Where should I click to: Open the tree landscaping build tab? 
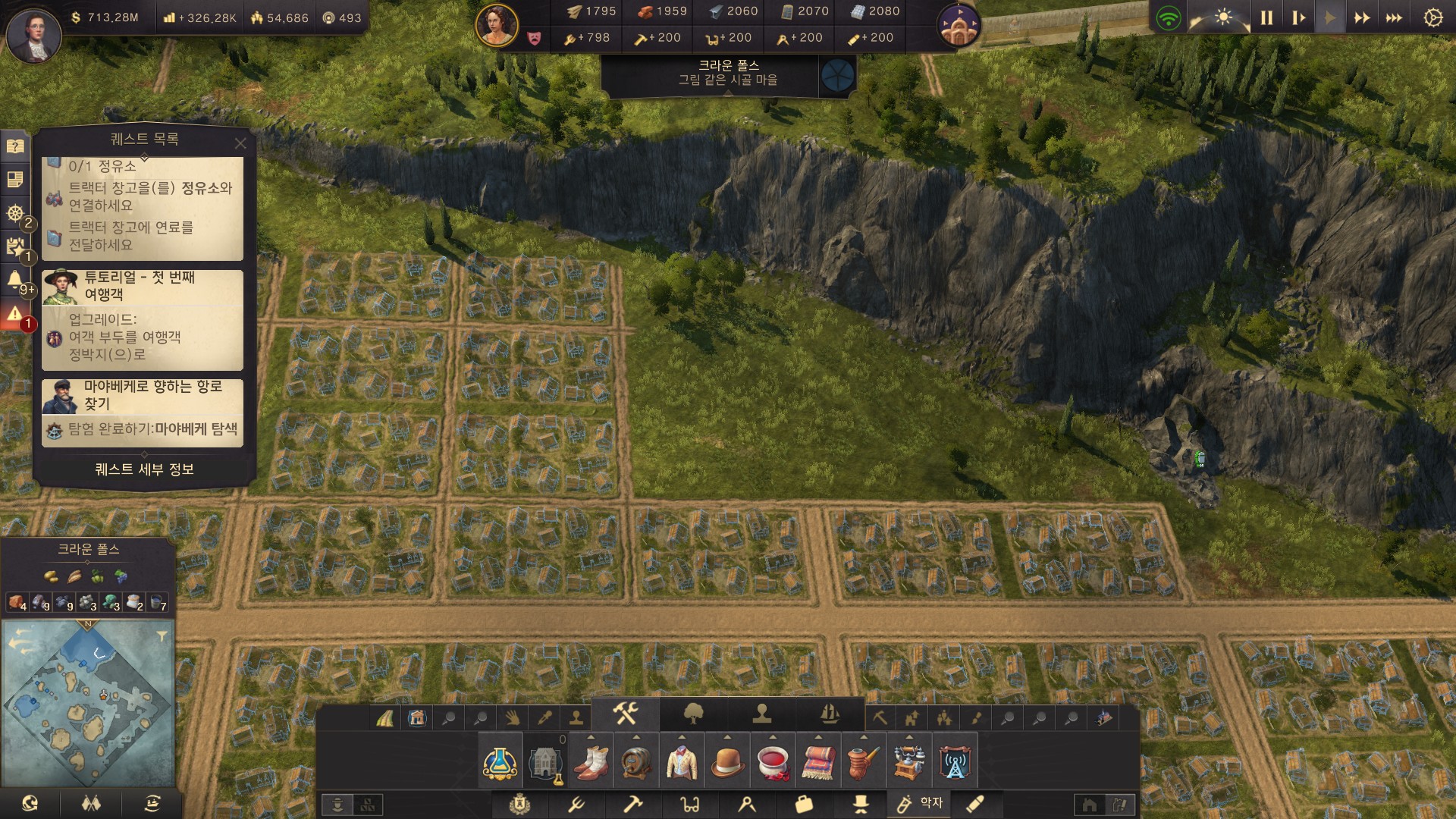pos(693,714)
